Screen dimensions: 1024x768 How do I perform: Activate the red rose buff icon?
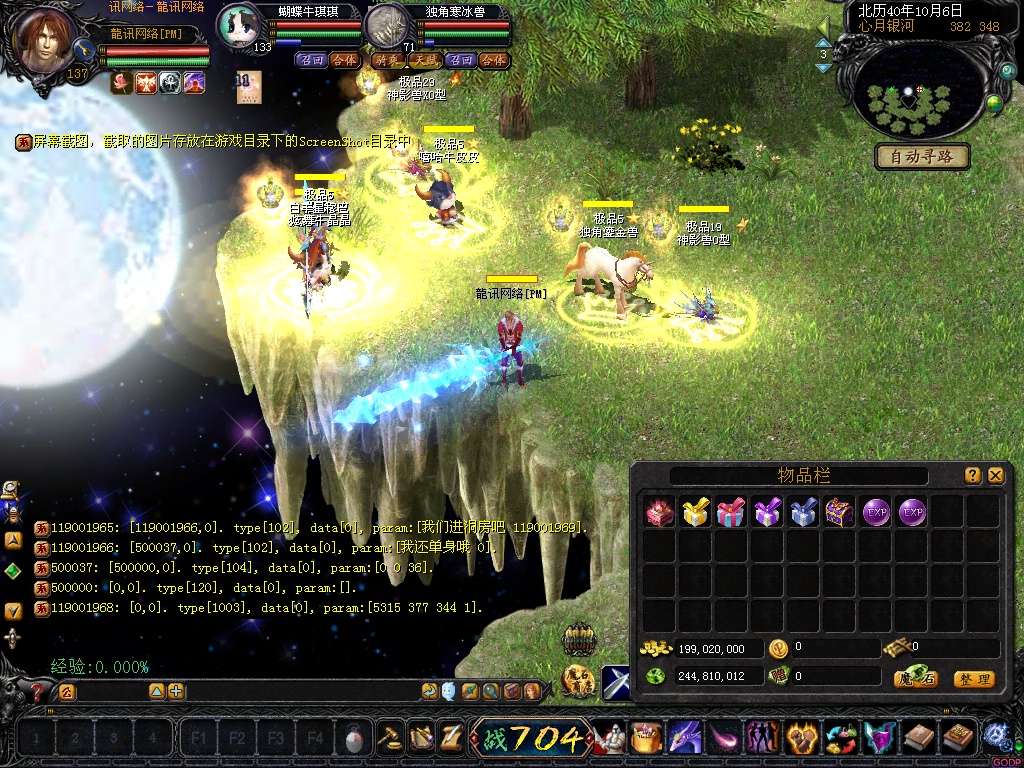(x=121, y=82)
